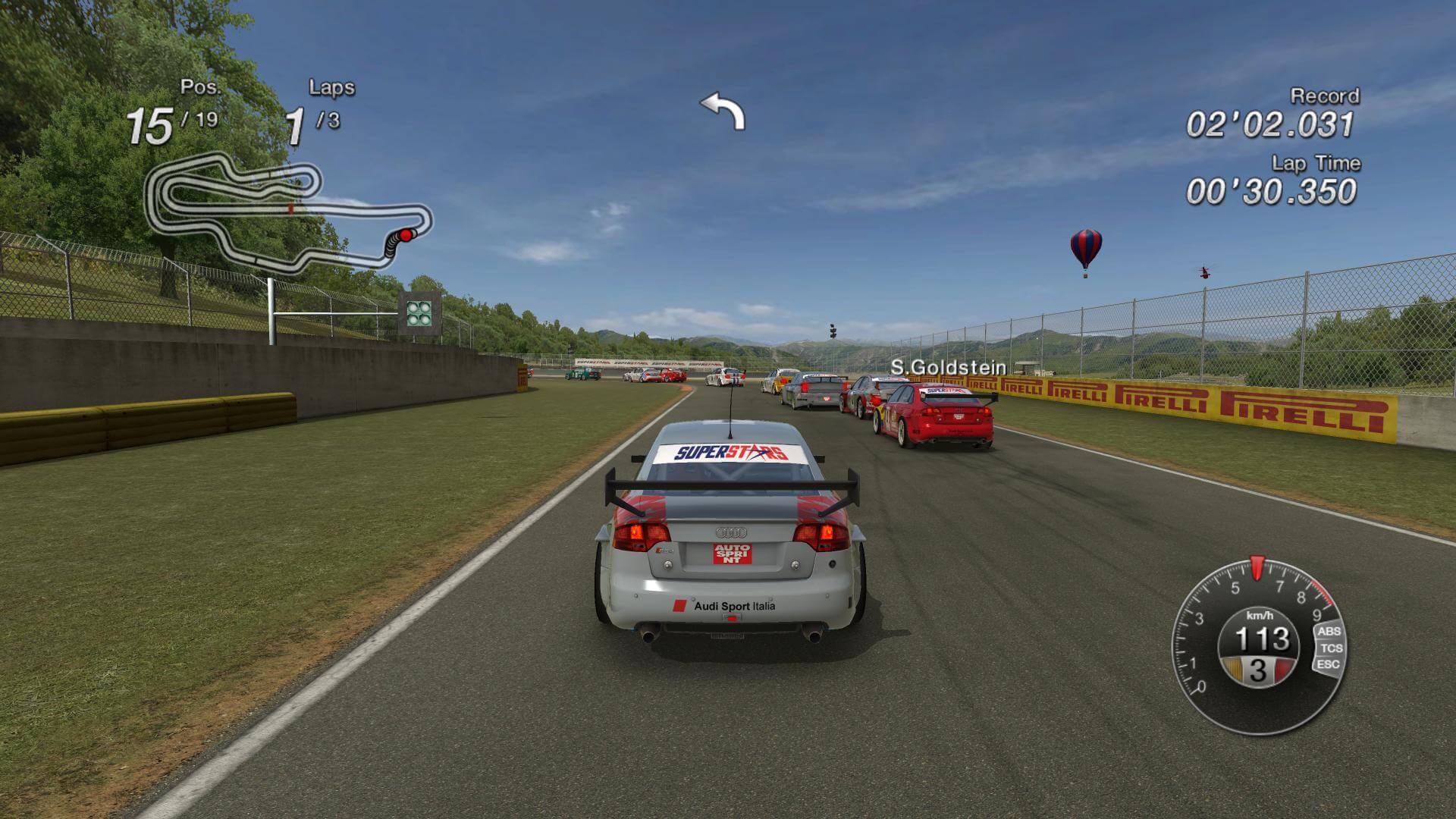The image size is (1456, 819).
Task: Toggle the TCS assist indicator
Action: pyautogui.click(x=1331, y=648)
